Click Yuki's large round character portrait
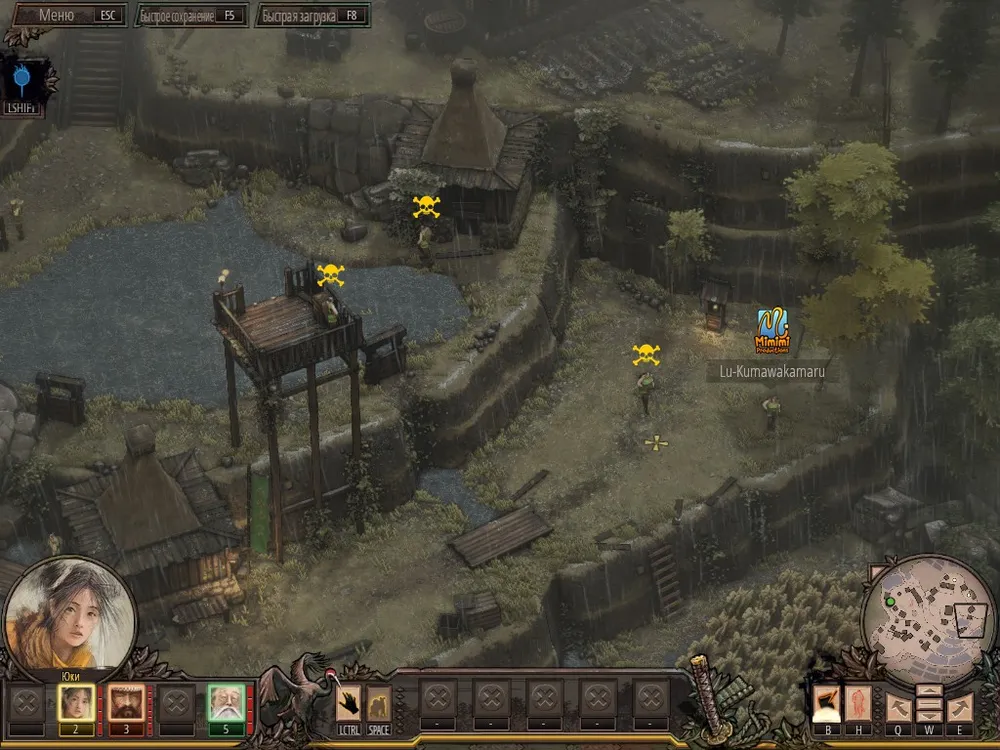The width and height of the screenshot is (1000, 750). (69, 613)
